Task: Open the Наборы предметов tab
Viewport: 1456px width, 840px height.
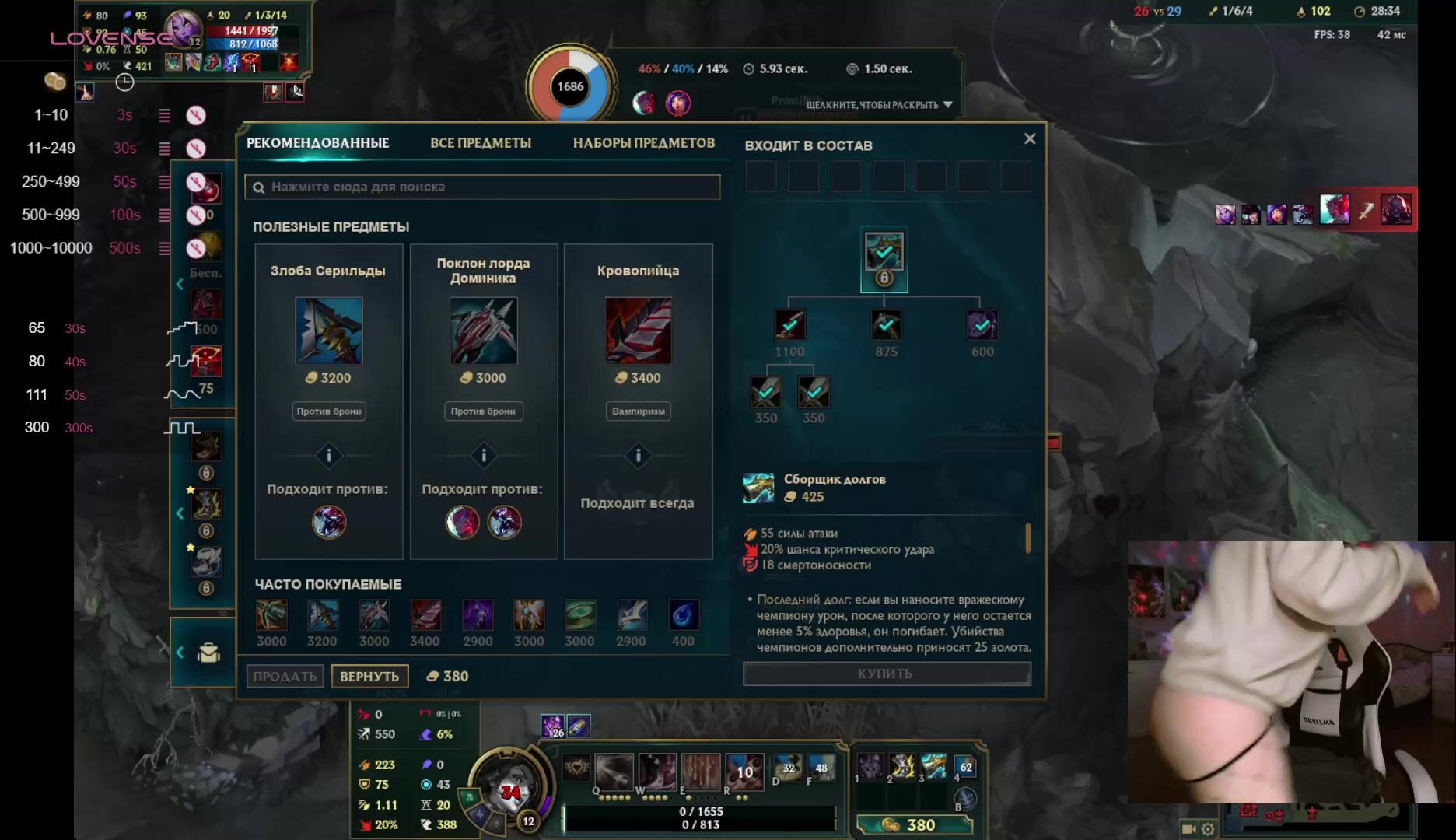Action: pos(643,143)
